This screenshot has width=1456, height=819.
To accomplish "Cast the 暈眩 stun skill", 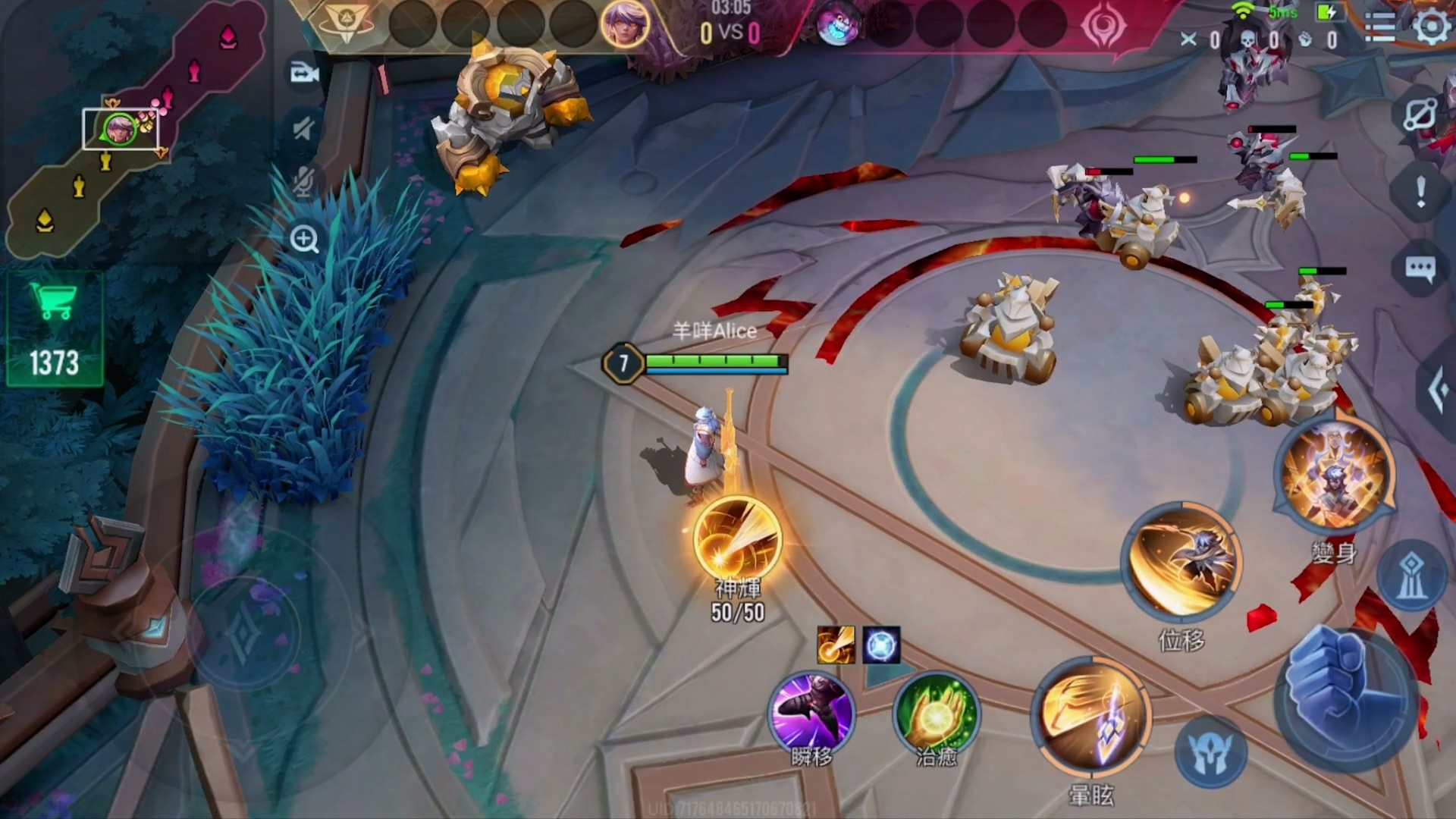I will 1090,718.
